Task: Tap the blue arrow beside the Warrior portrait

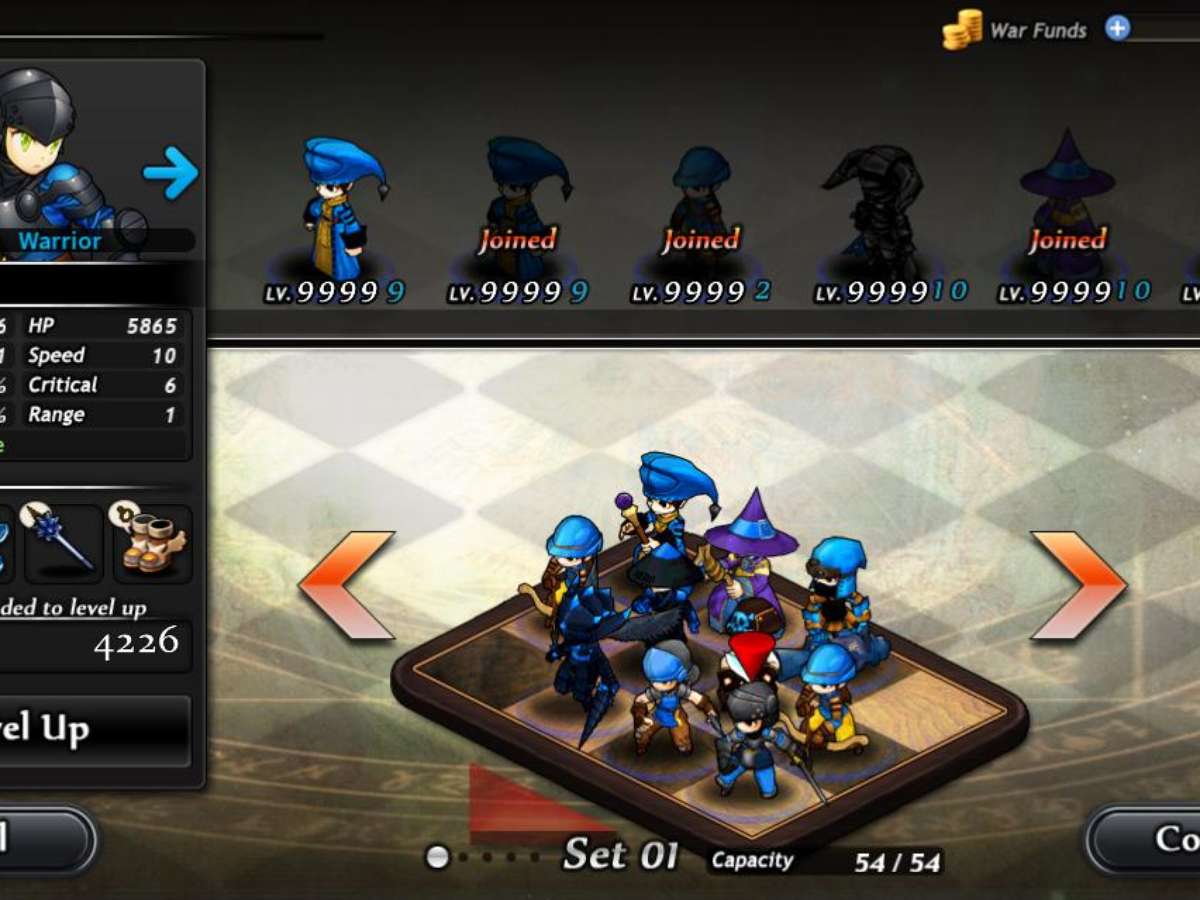Action: point(170,173)
